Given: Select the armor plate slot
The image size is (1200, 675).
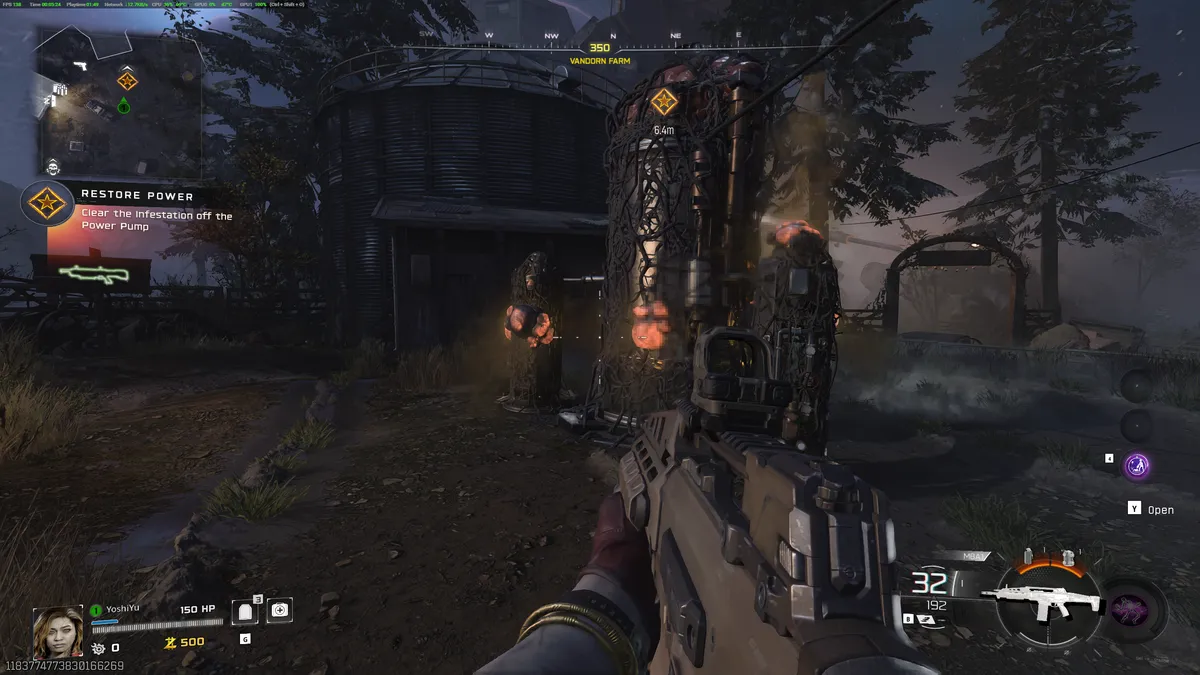Looking at the screenshot, I should point(245,611).
